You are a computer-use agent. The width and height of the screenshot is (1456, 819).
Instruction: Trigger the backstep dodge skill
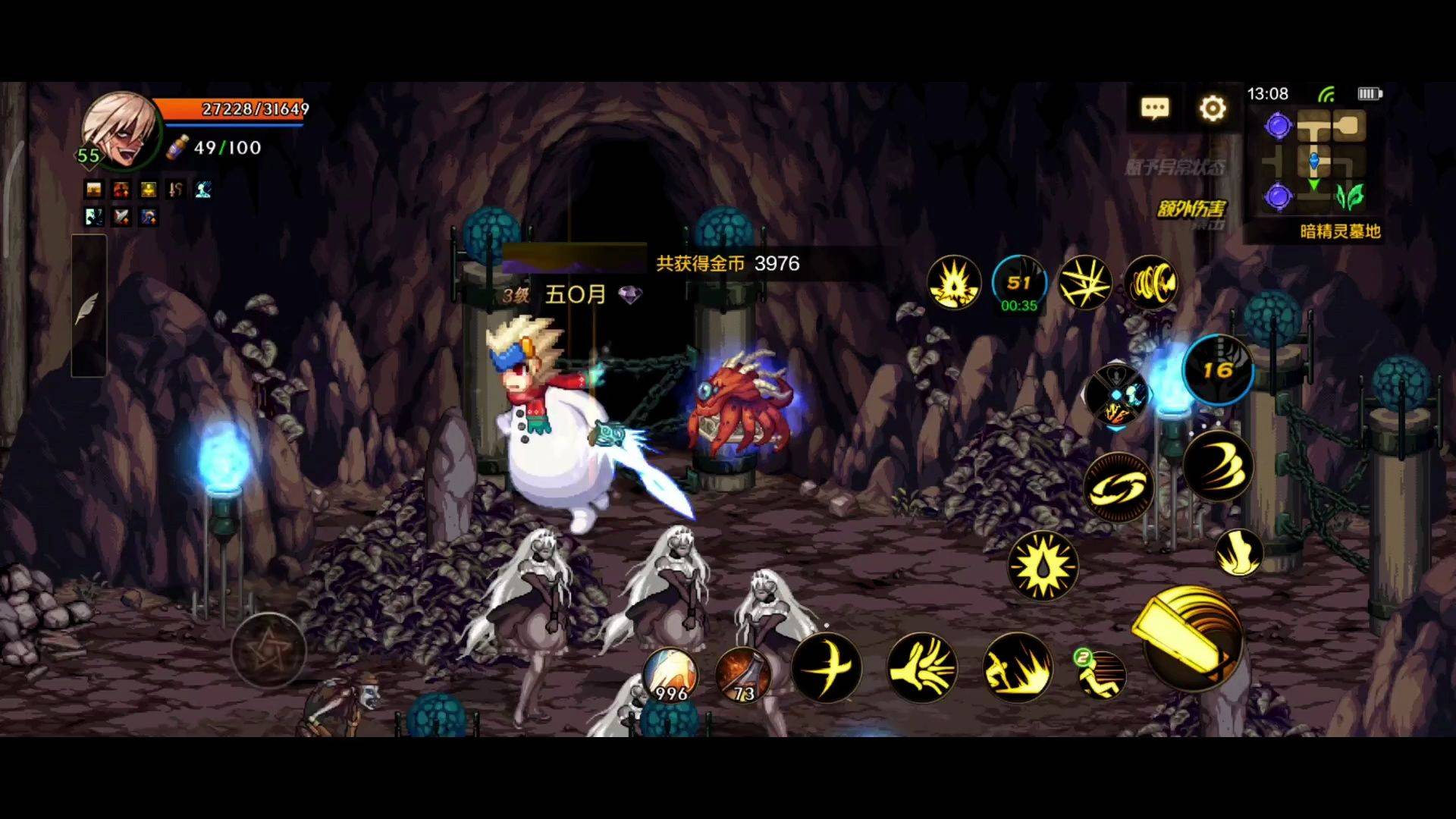(x=1101, y=674)
